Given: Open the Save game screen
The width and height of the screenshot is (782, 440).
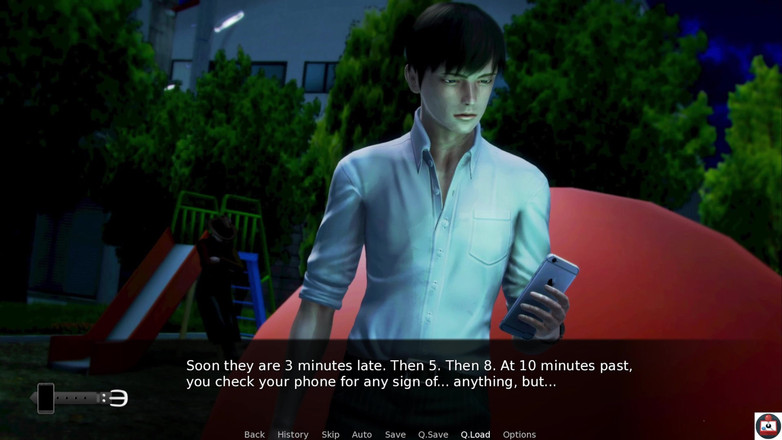Looking at the screenshot, I should pos(395,434).
